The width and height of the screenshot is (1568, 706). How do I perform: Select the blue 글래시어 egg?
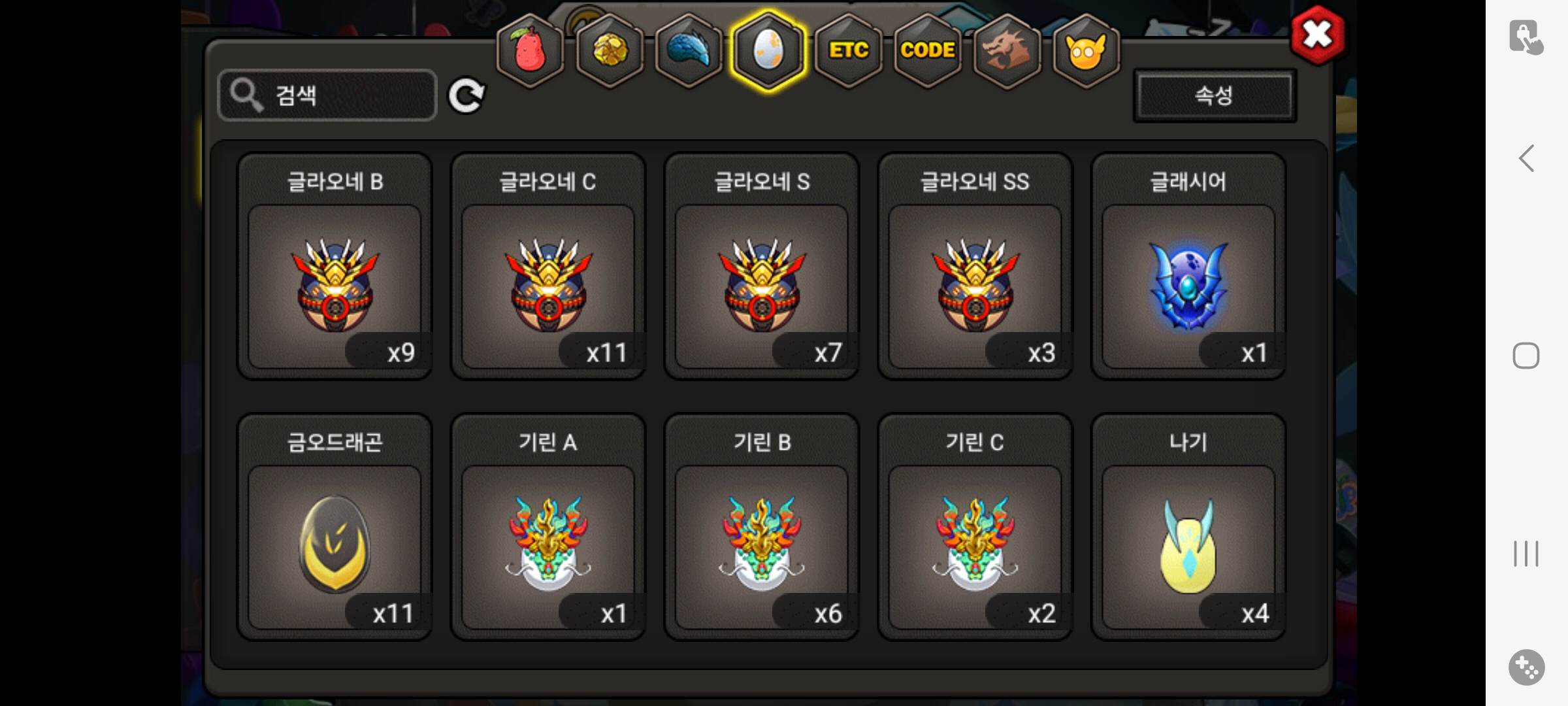[1188, 286]
